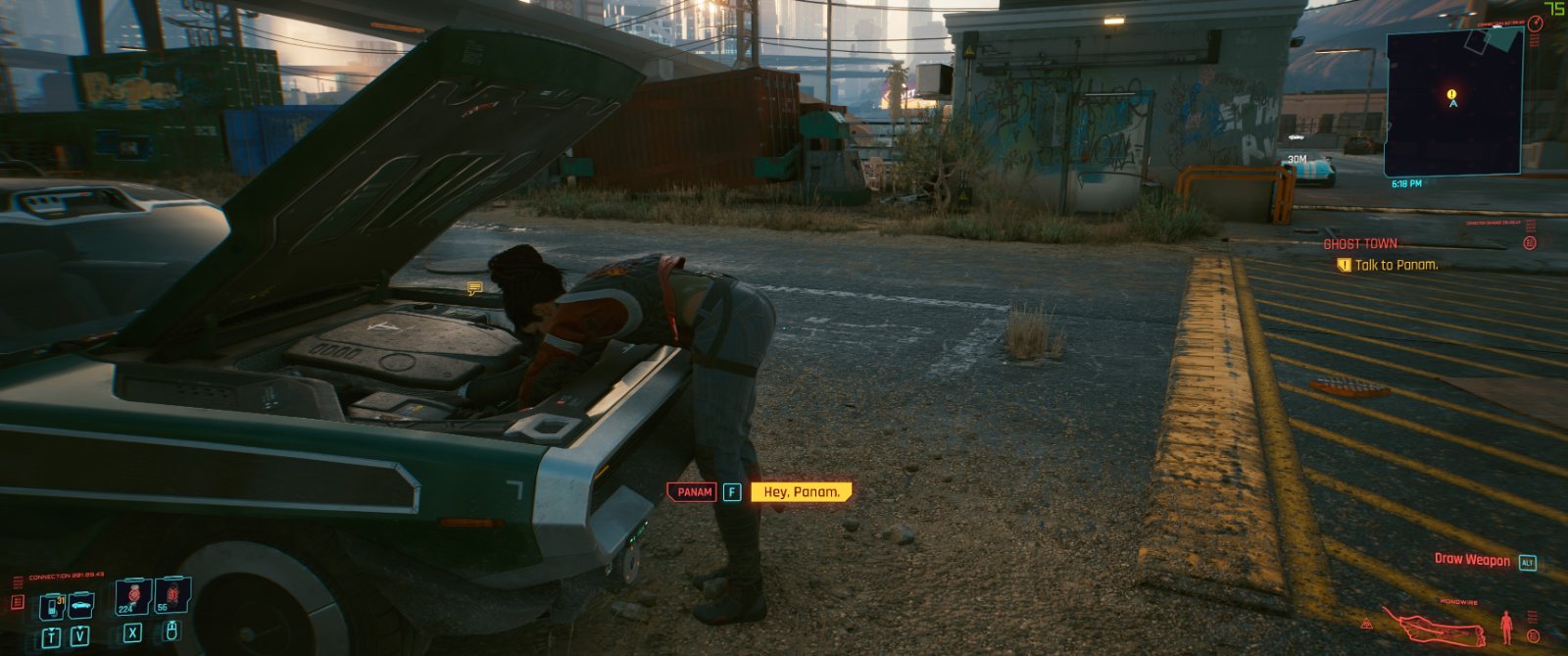
Task: Click the minimap in the corner
Action: 1453,100
